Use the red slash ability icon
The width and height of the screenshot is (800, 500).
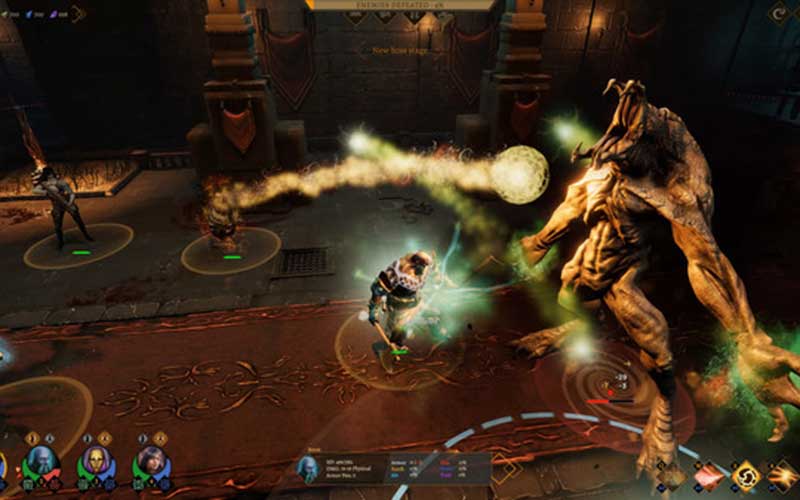709,477
